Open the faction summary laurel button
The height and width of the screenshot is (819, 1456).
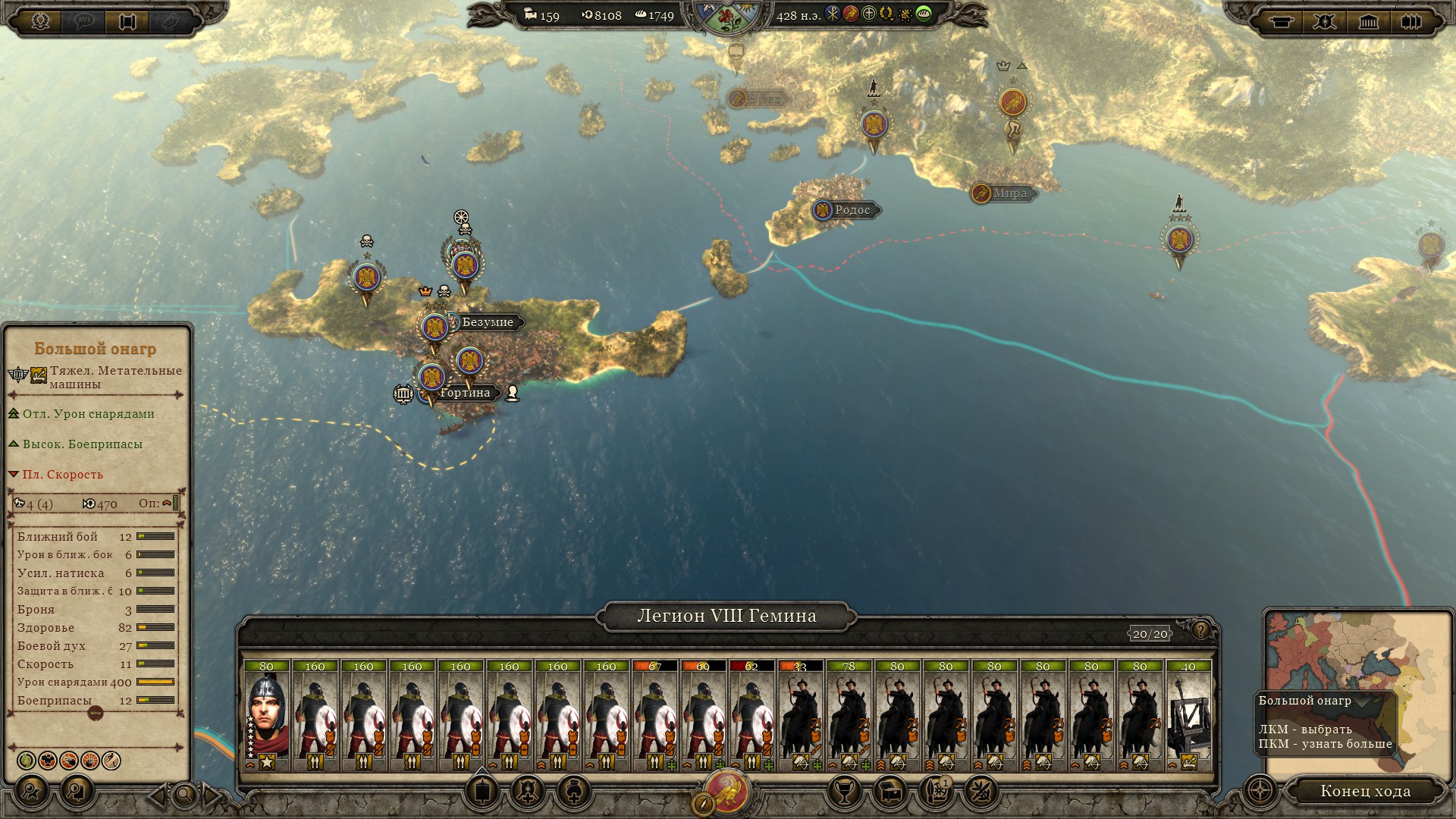[41, 20]
